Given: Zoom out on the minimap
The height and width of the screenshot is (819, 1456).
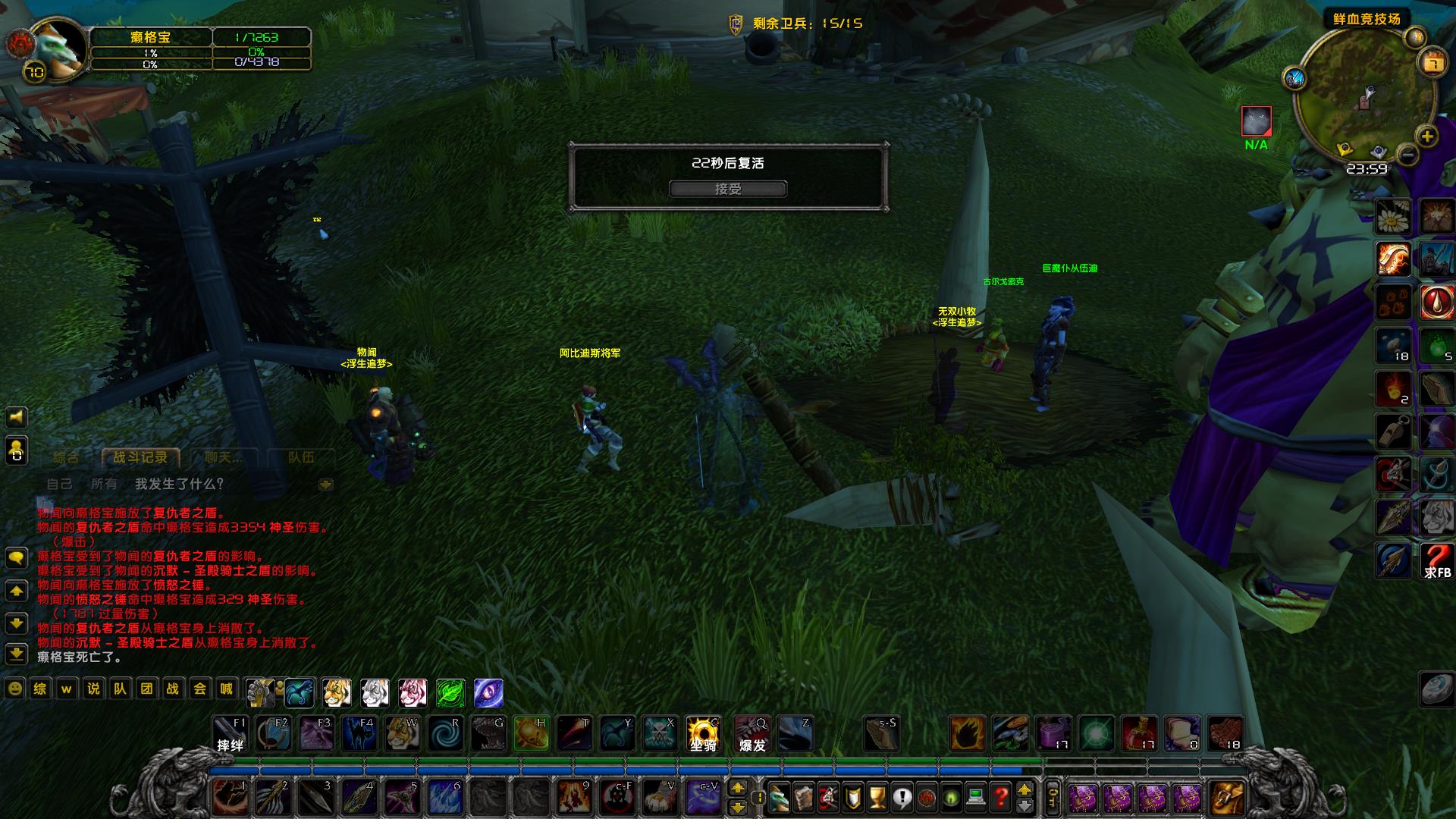Looking at the screenshot, I should click(1407, 155).
